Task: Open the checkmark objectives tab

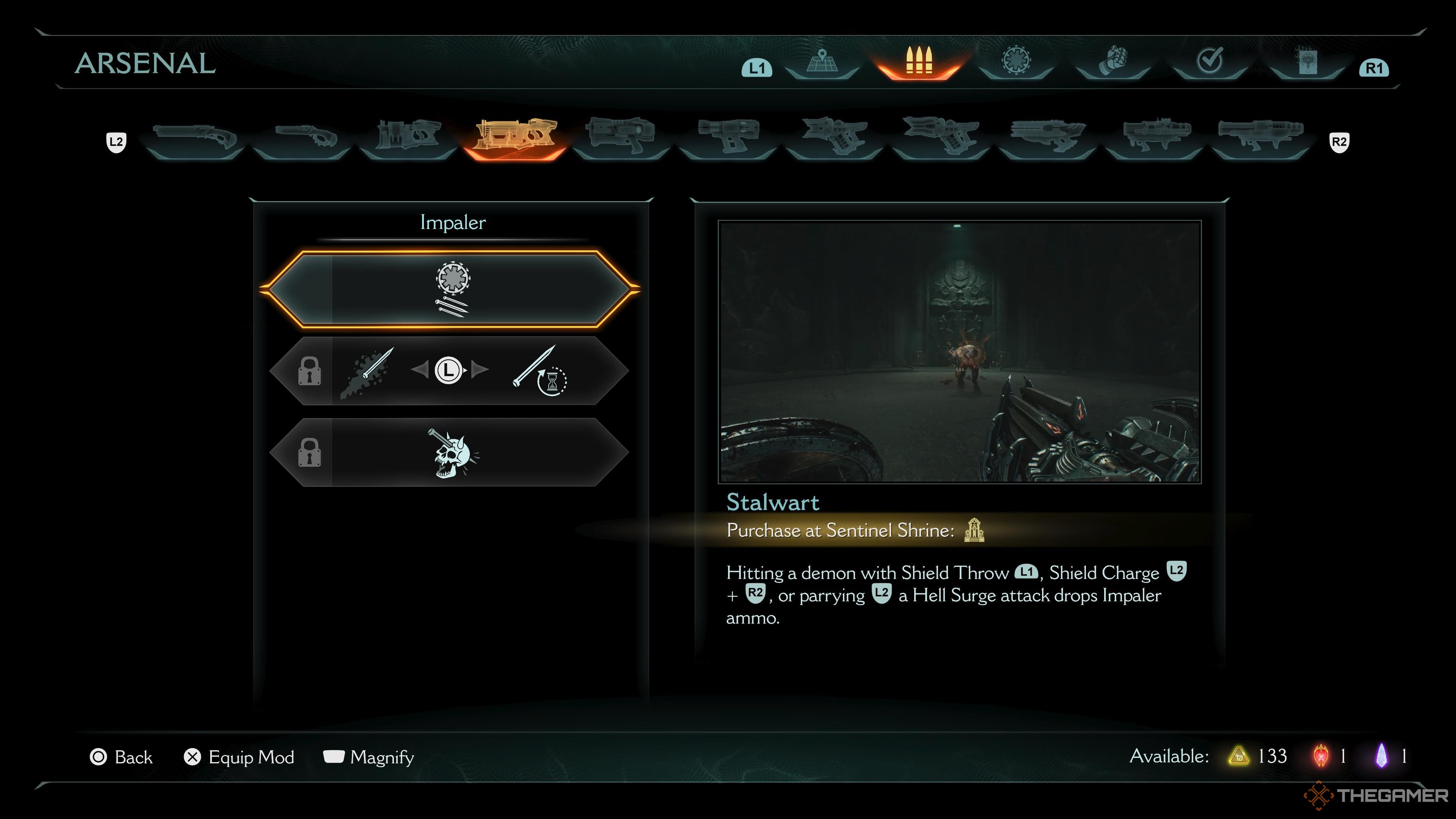Action: (x=1210, y=61)
